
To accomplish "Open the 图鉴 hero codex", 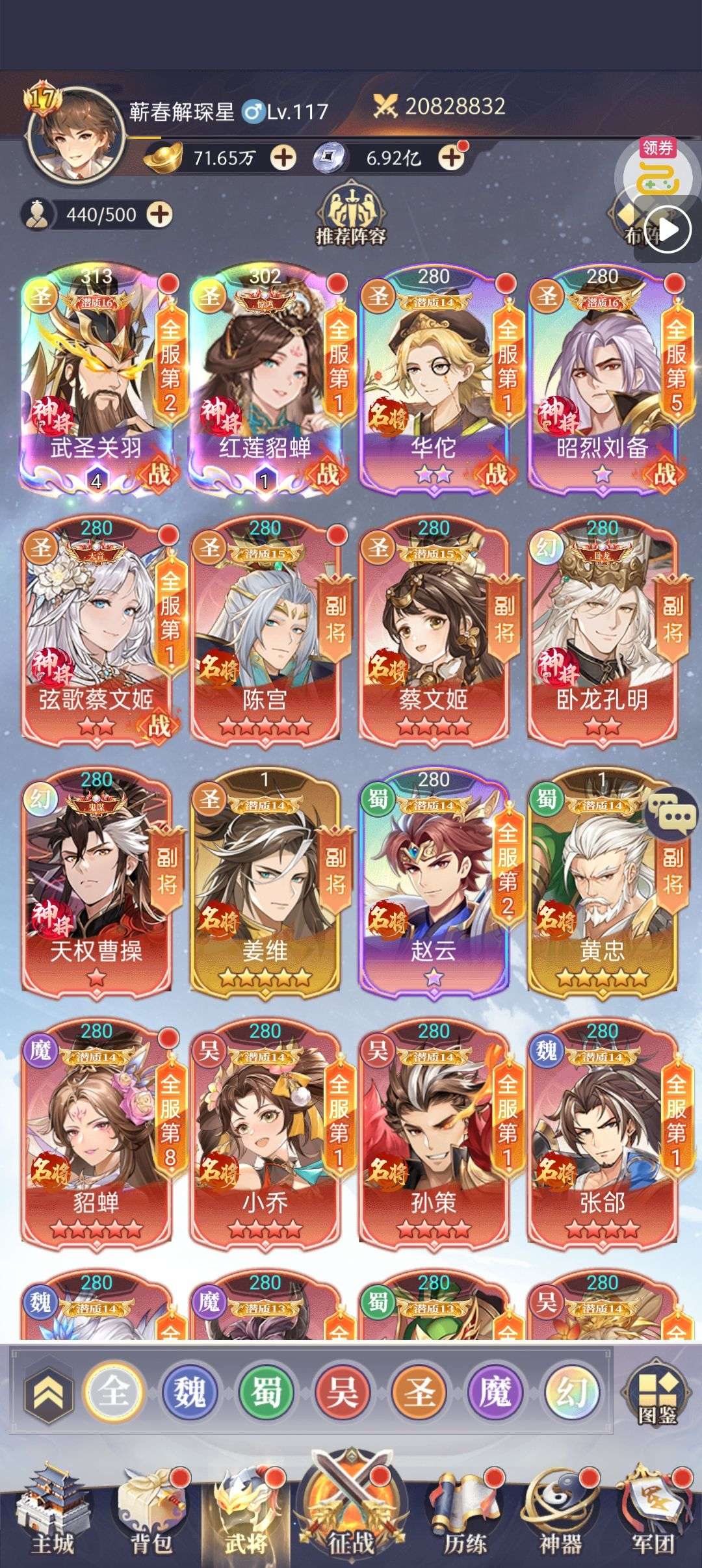I will [x=656, y=1394].
